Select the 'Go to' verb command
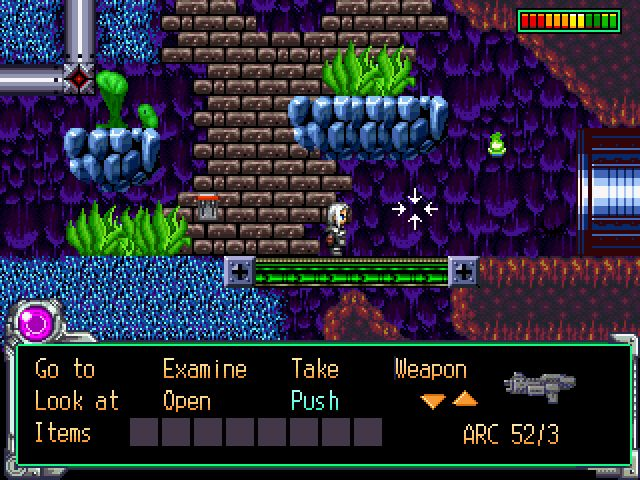The image size is (640, 480). pos(65,369)
